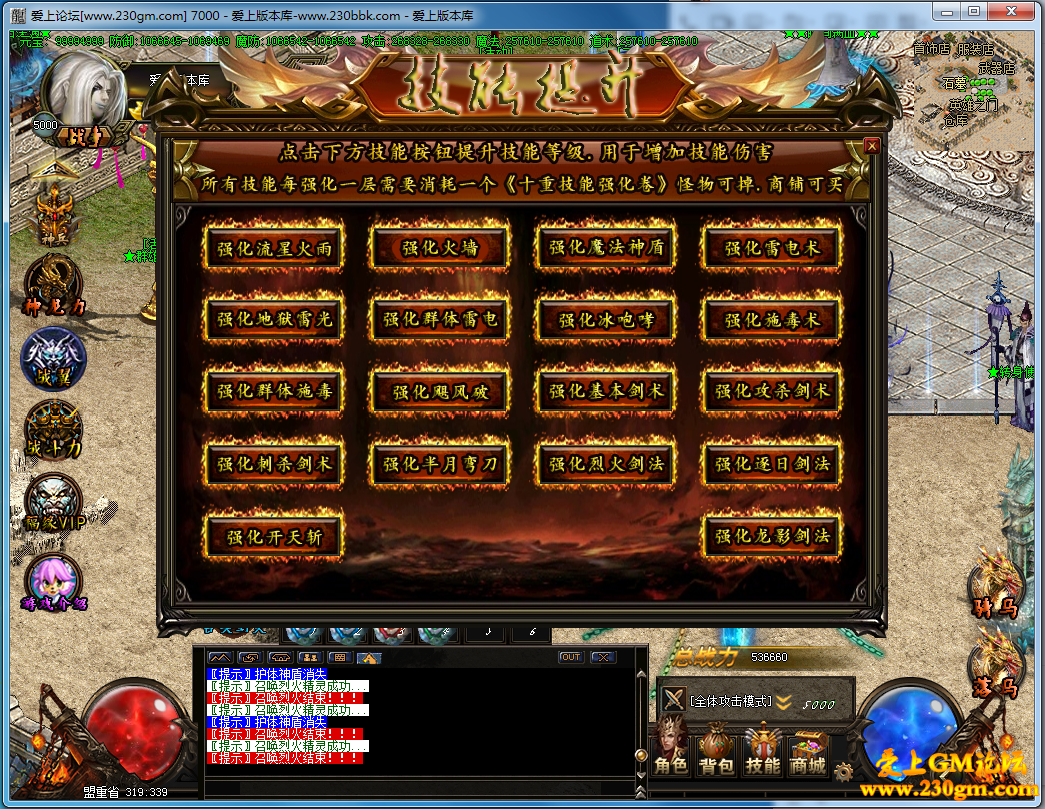Click the 强化半月弯刀 button

coord(440,464)
